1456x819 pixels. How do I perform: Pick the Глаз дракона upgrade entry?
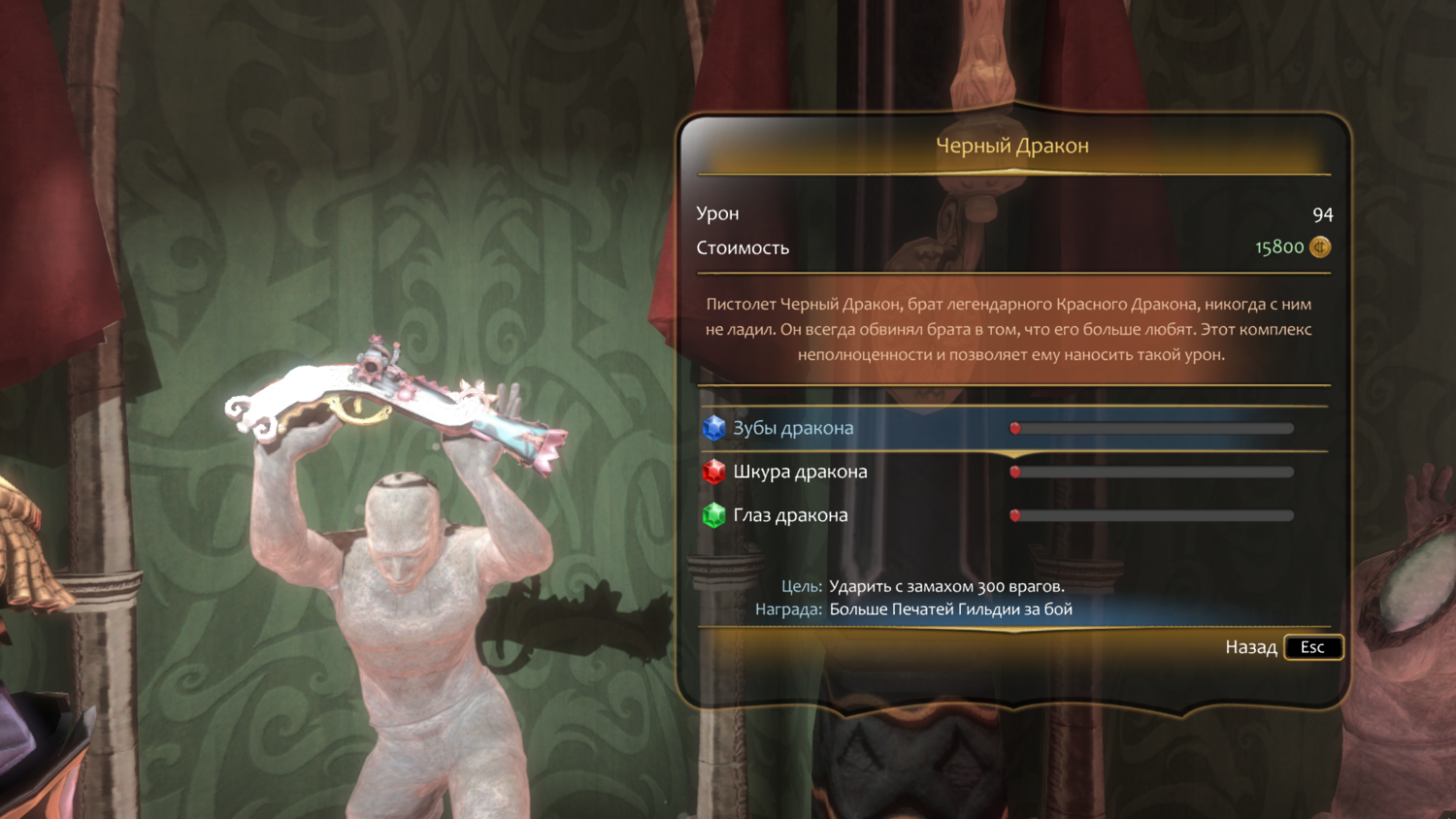tap(790, 515)
